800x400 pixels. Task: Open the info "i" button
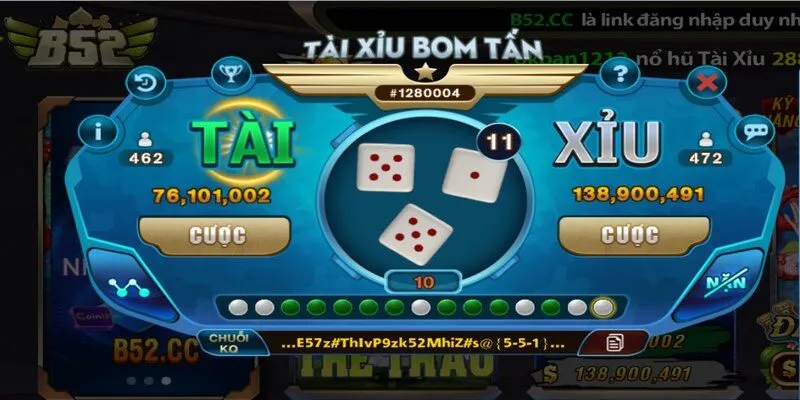(x=98, y=130)
